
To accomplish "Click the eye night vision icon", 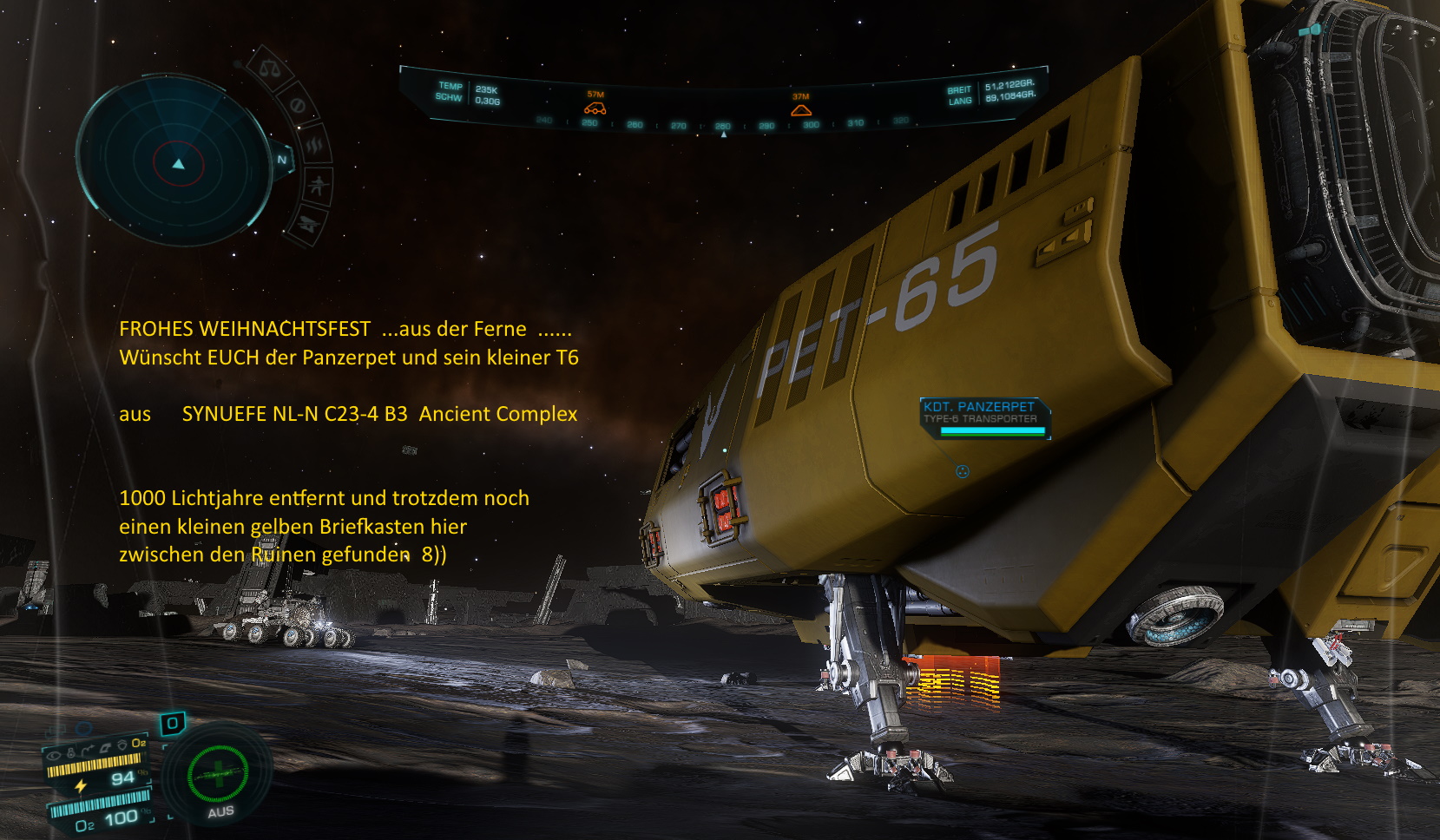I will (54, 754).
